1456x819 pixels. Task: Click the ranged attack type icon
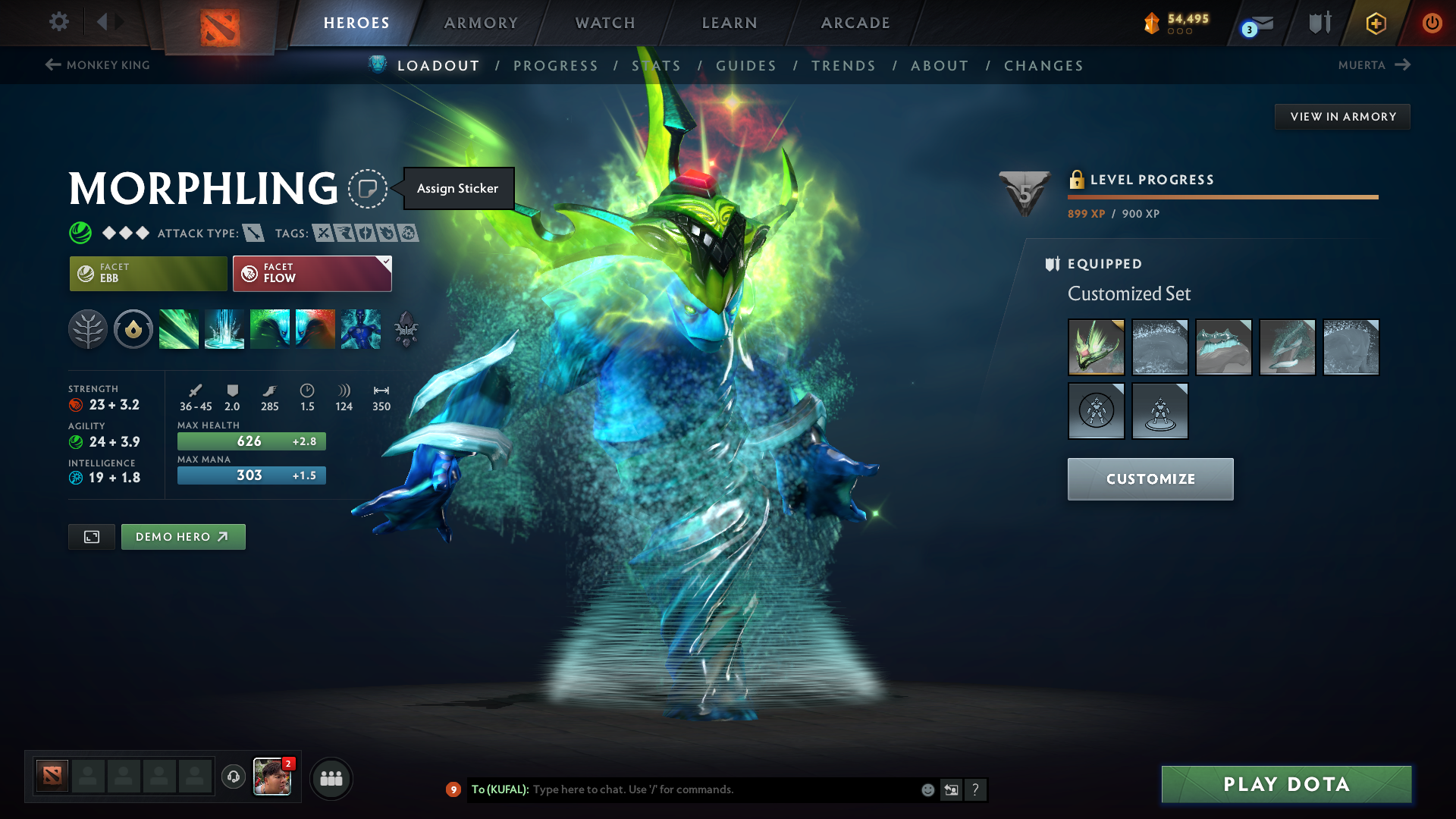click(x=253, y=233)
